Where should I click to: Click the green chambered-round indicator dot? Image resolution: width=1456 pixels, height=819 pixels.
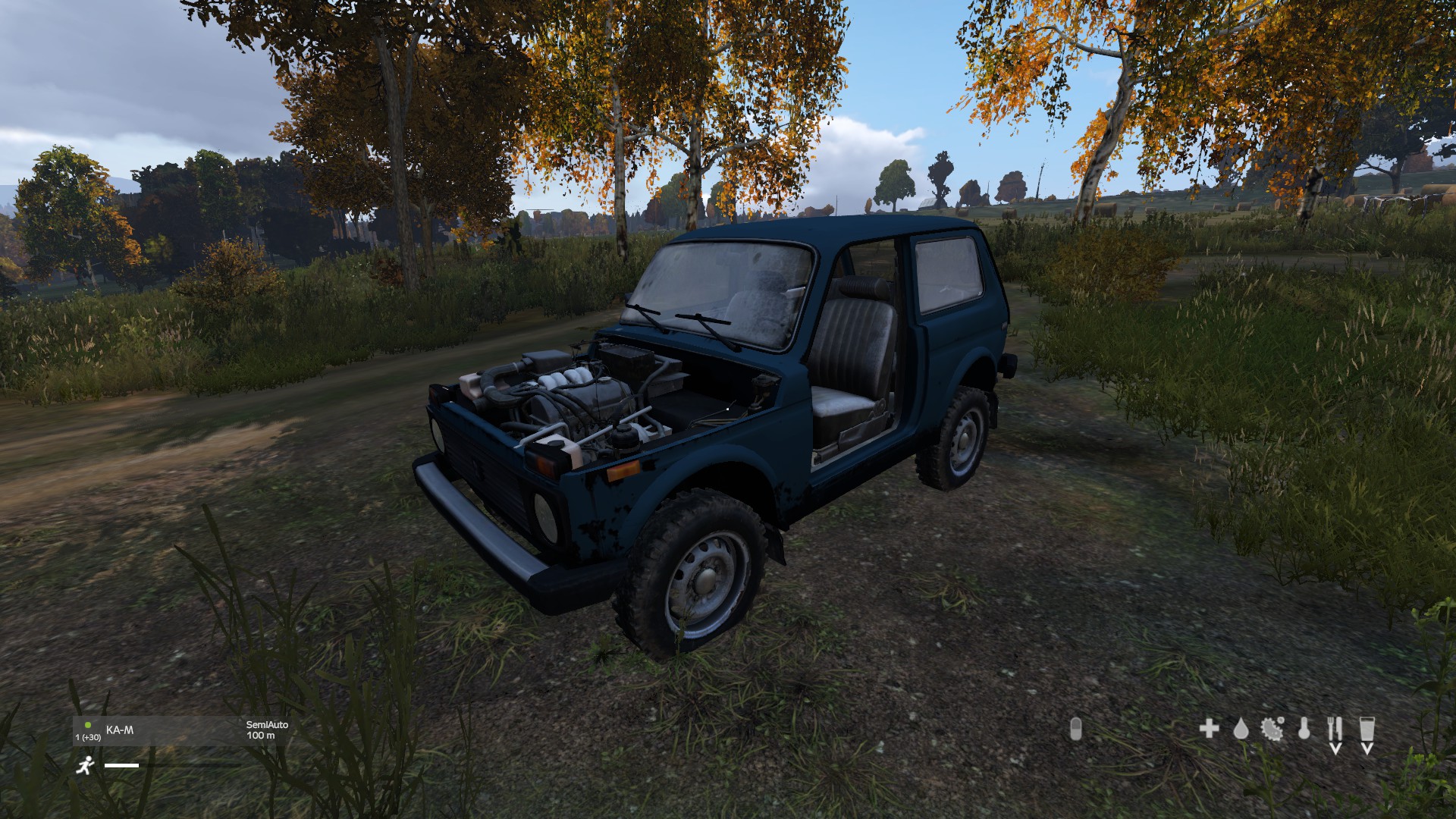pos(87,725)
